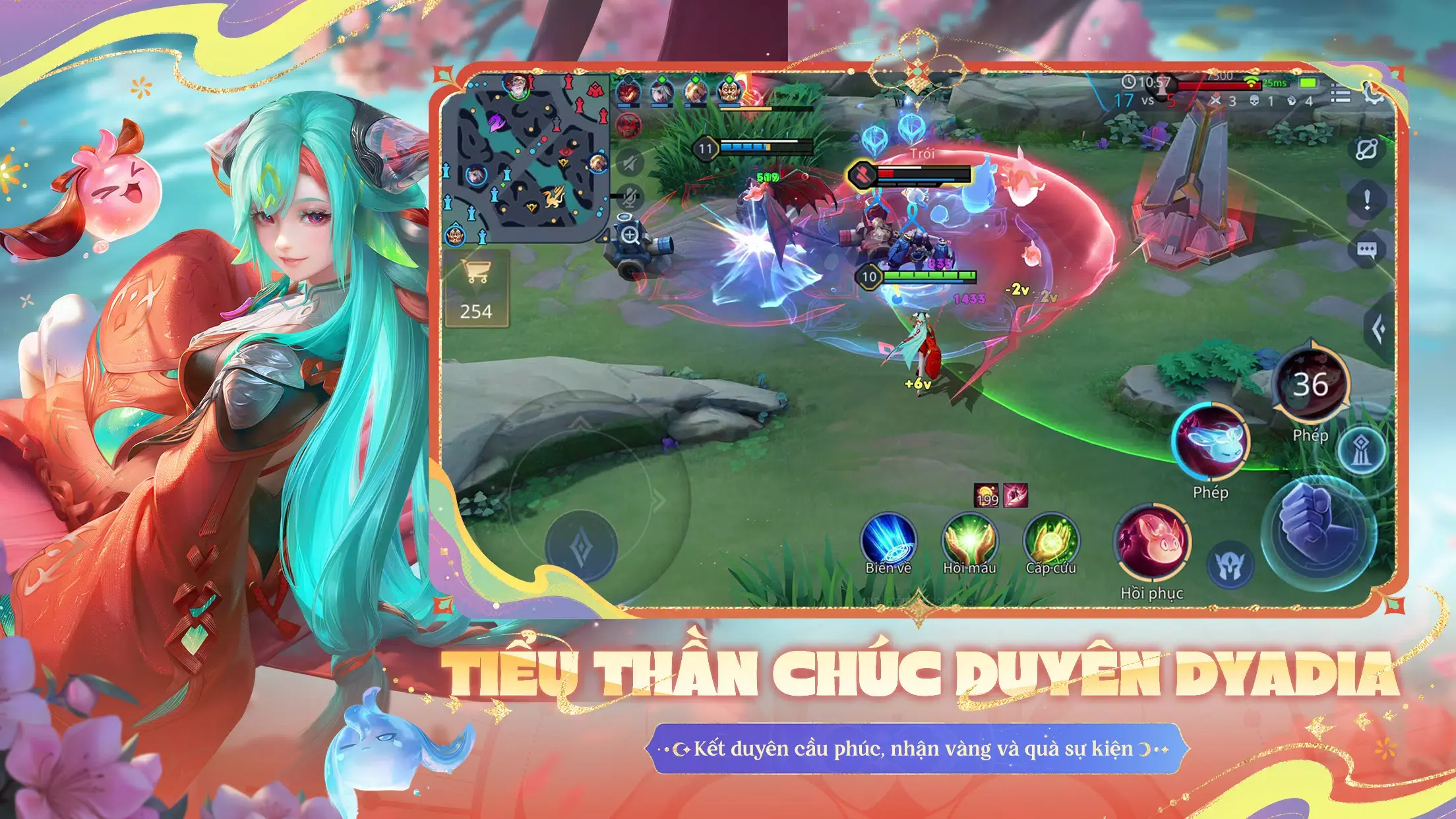Mute game sound with the speaker icon
Viewport: 1456px width, 819px height.
(629, 162)
